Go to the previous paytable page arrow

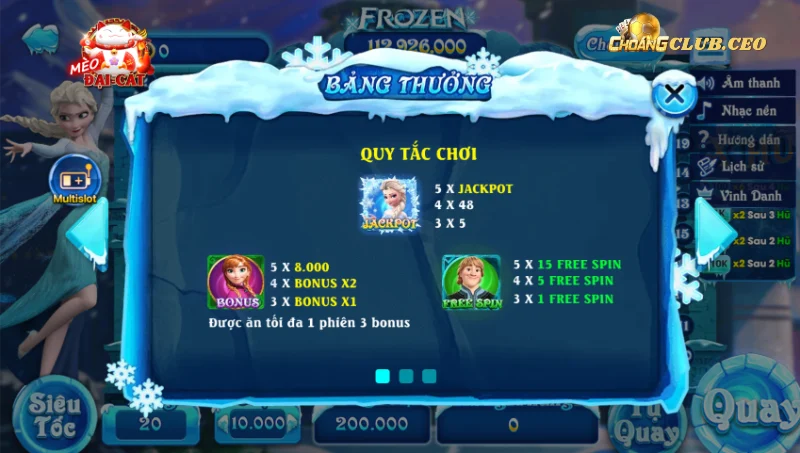click(86, 231)
